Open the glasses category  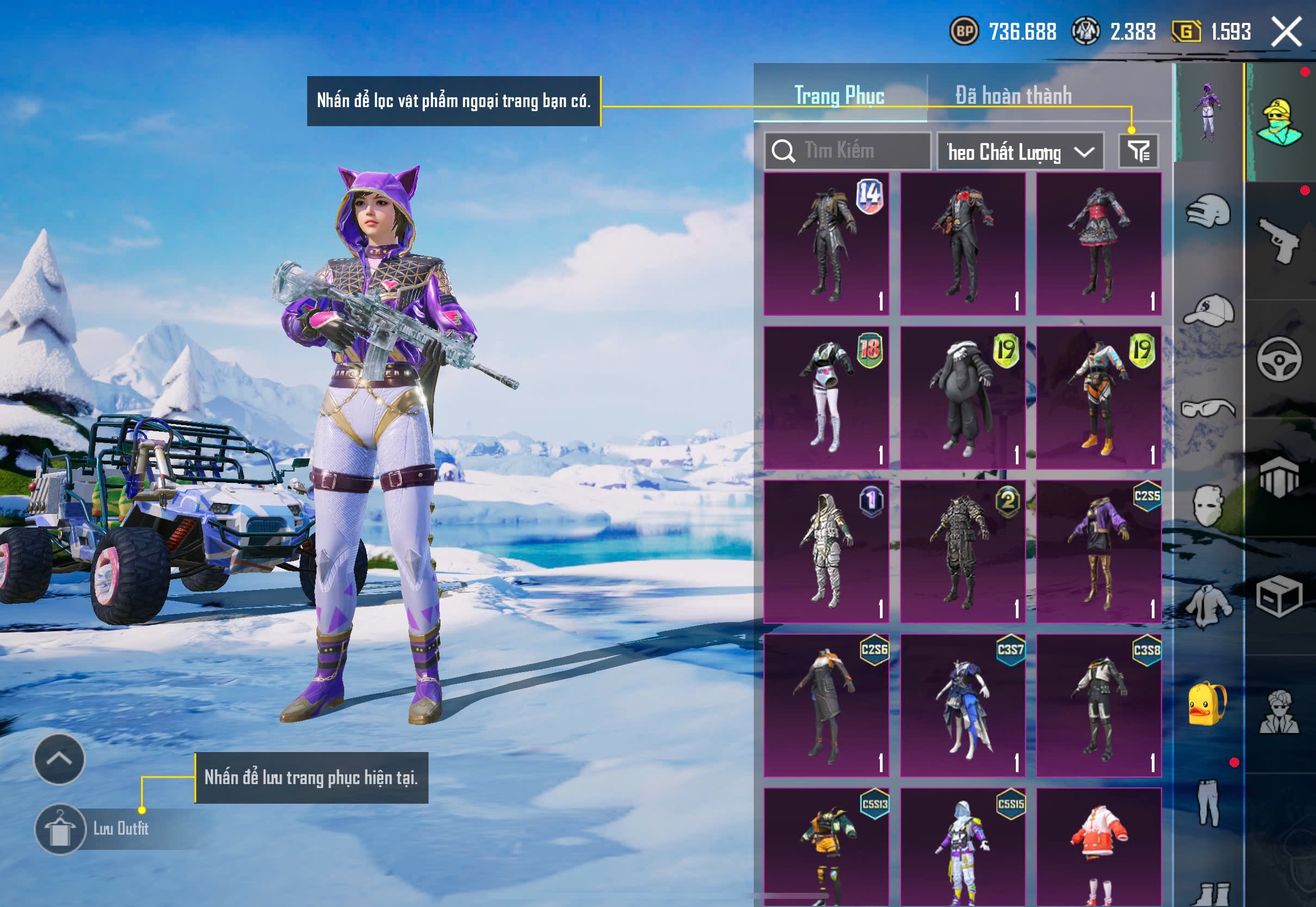(x=1208, y=408)
